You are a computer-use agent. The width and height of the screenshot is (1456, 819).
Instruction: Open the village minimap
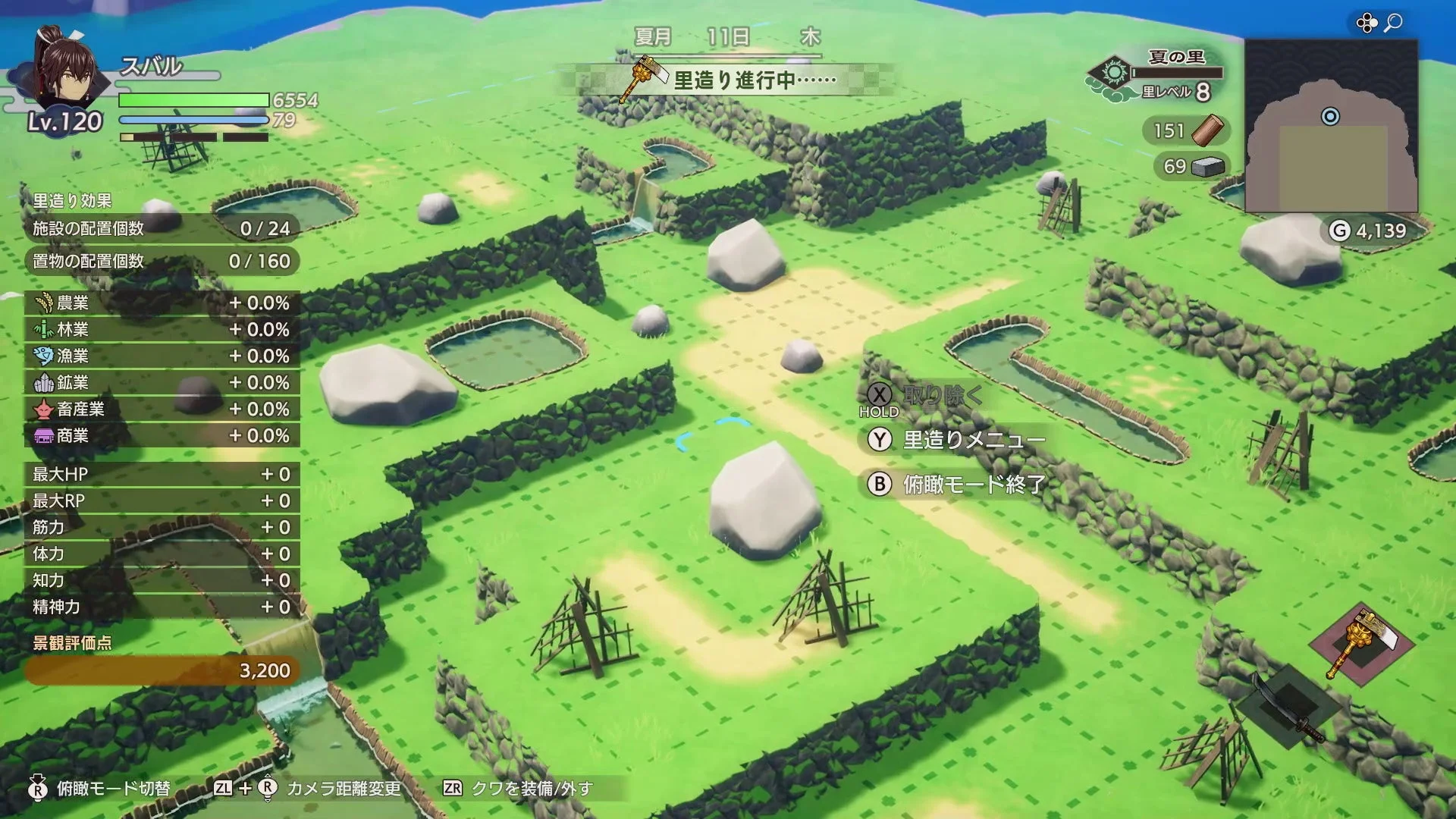coord(1331,126)
